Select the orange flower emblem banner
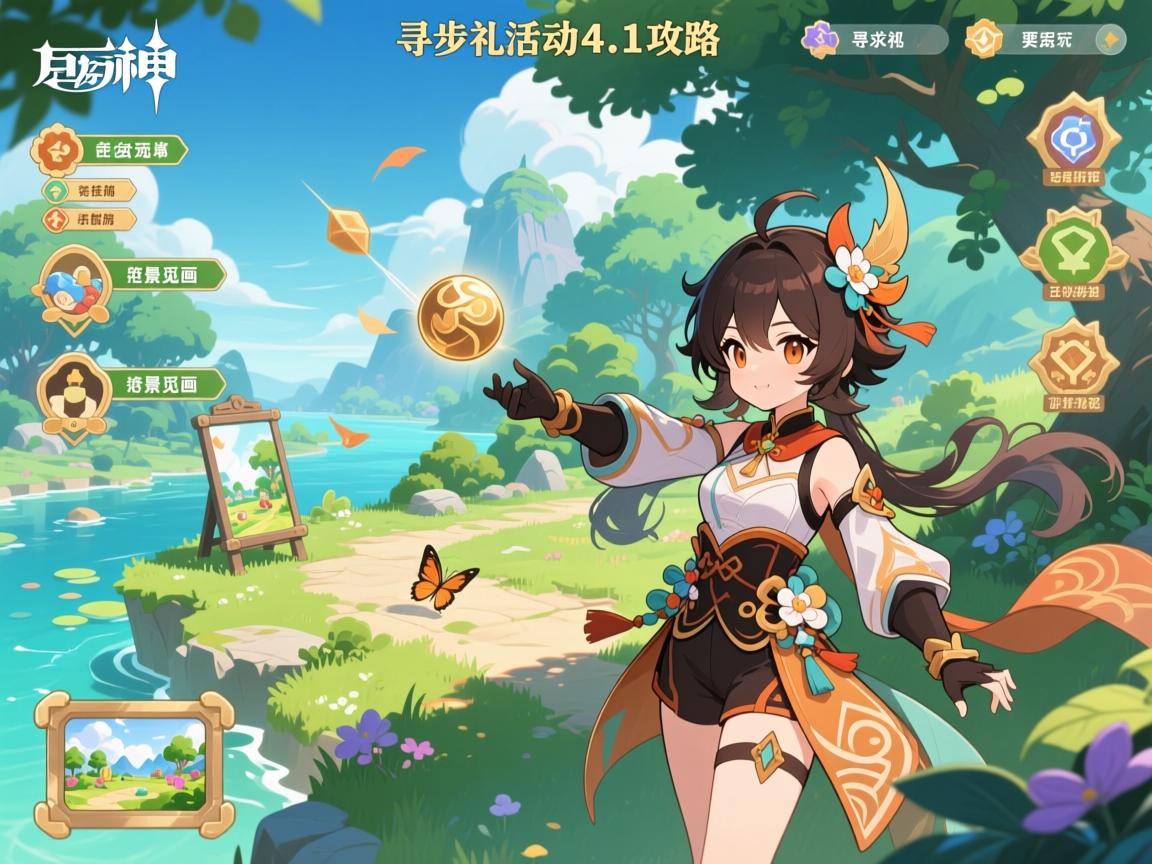This screenshot has height=864, width=1152. tap(110, 151)
